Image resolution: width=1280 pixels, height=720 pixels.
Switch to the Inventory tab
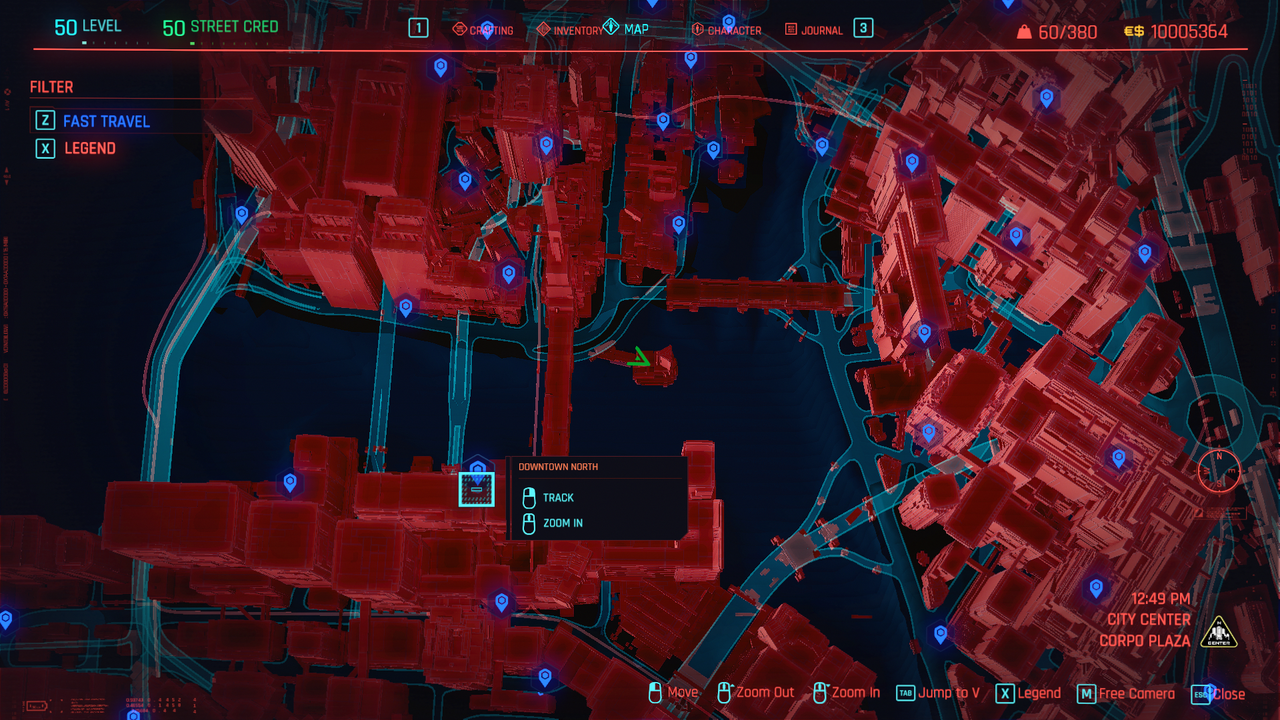tap(570, 30)
